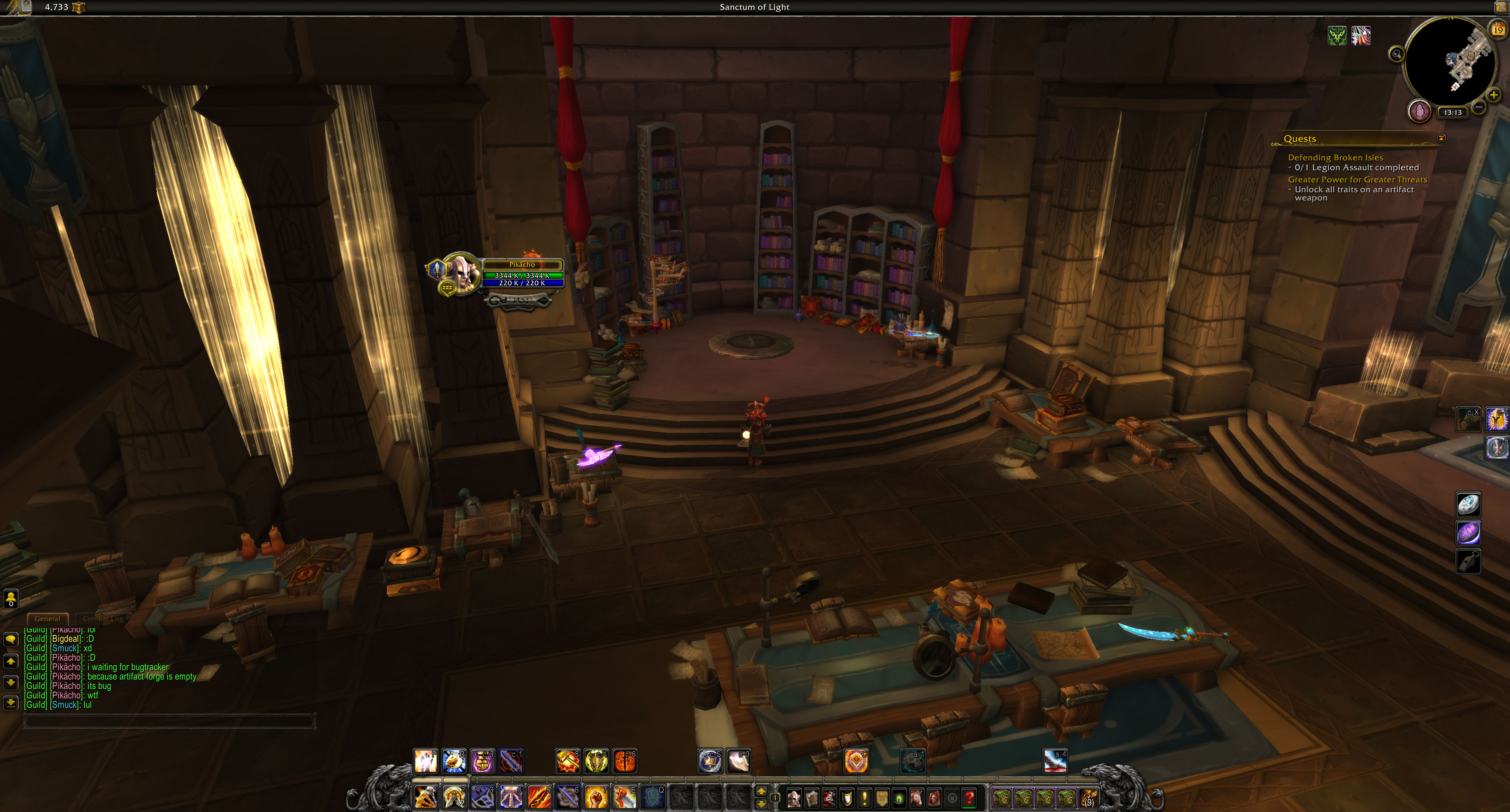Open the red question mark help button
Image resolution: width=1510 pixels, height=812 pixels.
[x=970, y=798]
